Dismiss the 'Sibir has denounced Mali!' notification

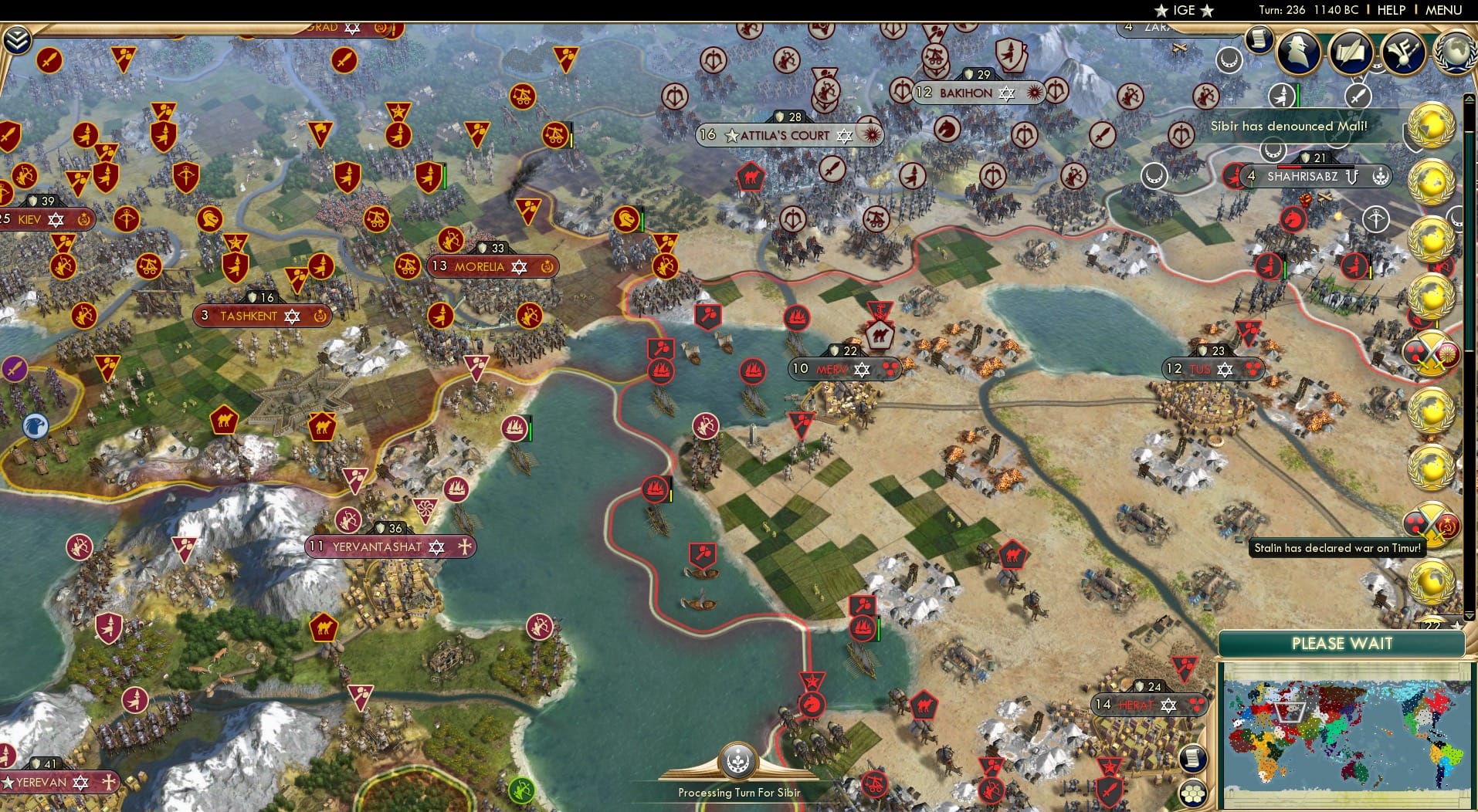tap(1291, 126)
